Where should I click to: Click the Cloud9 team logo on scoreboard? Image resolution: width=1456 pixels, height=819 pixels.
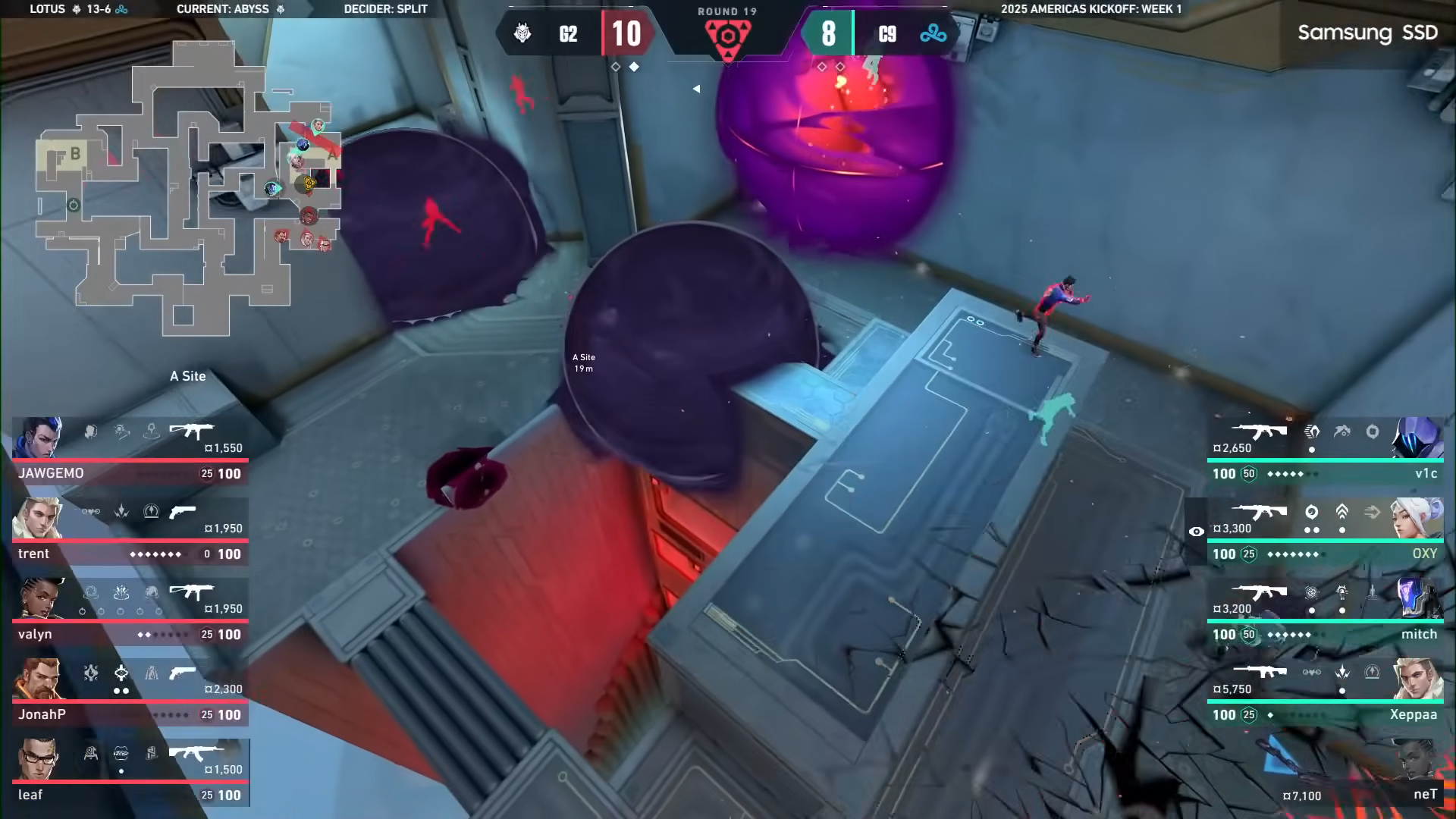click(933, 33)
